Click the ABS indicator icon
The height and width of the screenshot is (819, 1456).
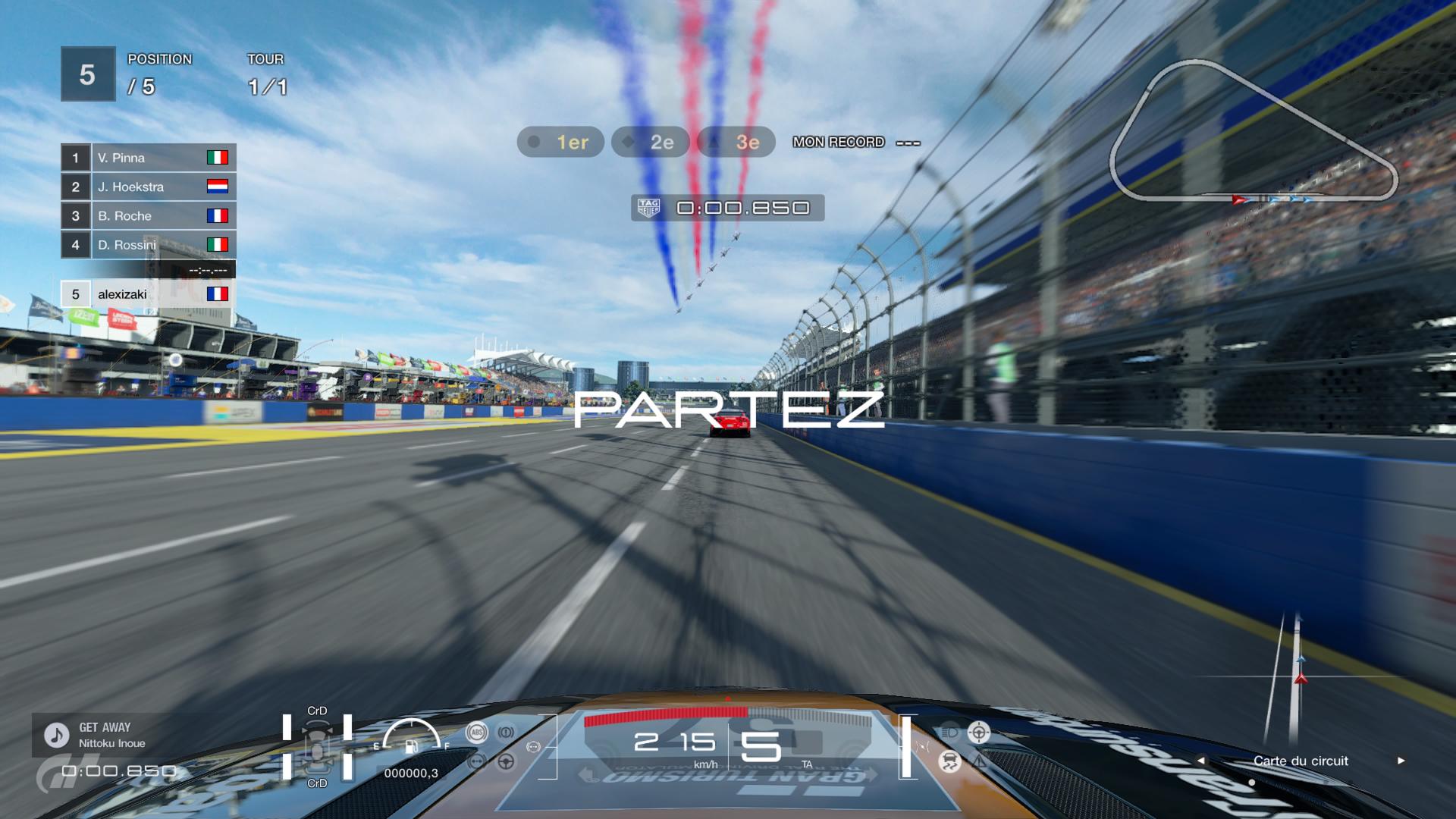point(477,733)
